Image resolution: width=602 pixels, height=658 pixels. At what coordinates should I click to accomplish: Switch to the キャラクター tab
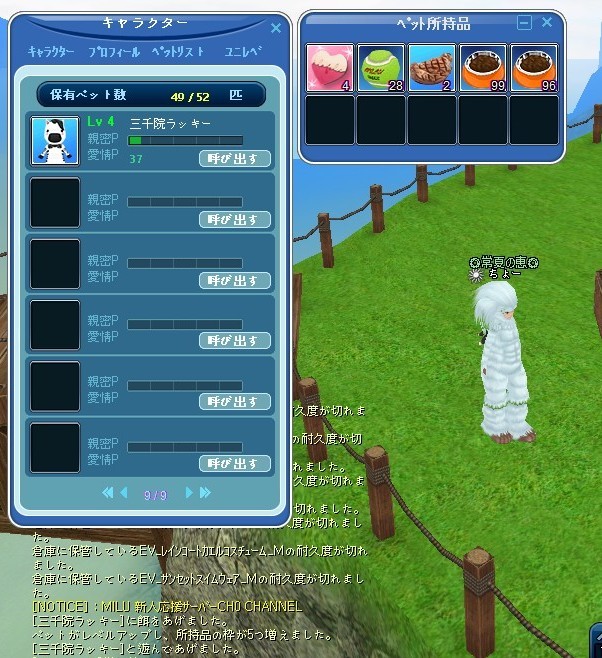(51, 50)
